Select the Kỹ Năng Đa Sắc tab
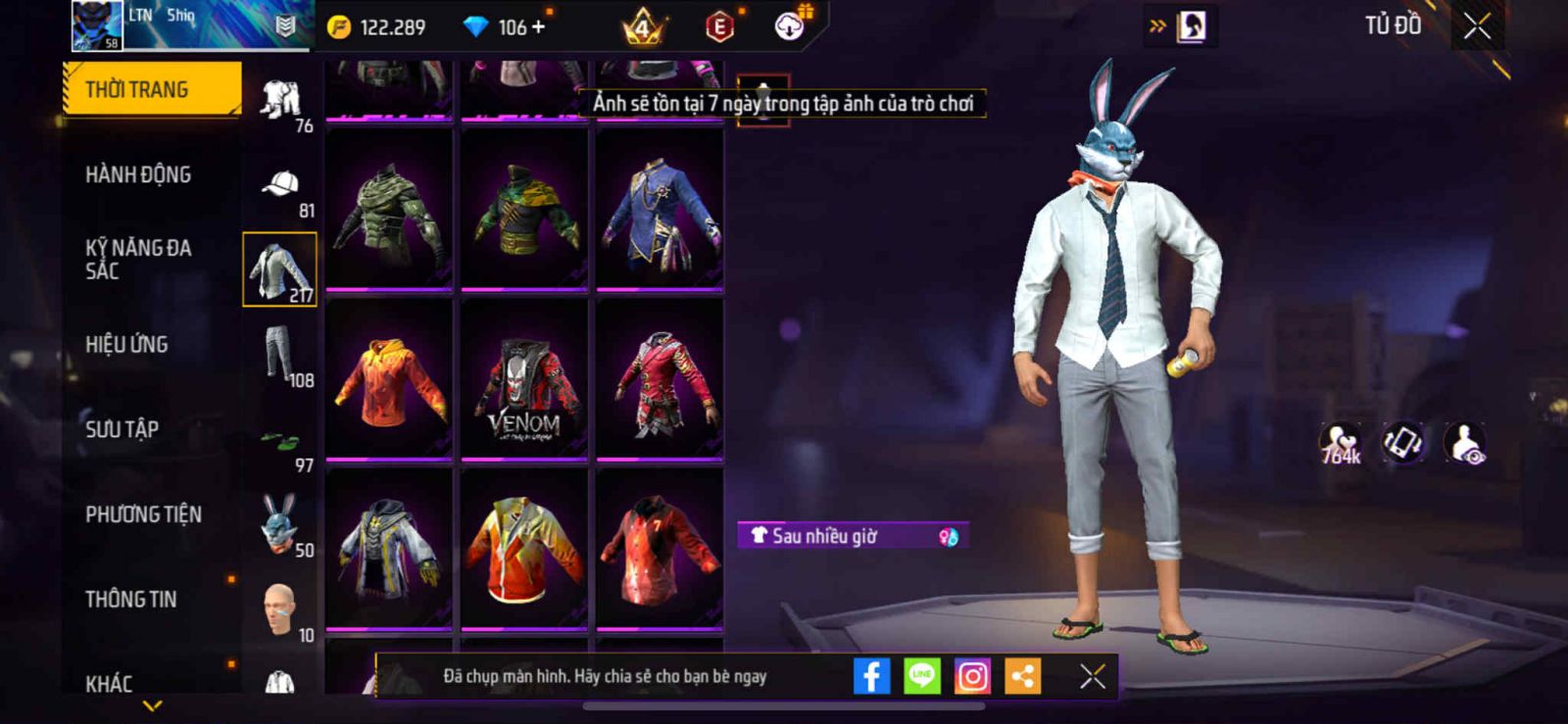 click(x=138, y=260)
